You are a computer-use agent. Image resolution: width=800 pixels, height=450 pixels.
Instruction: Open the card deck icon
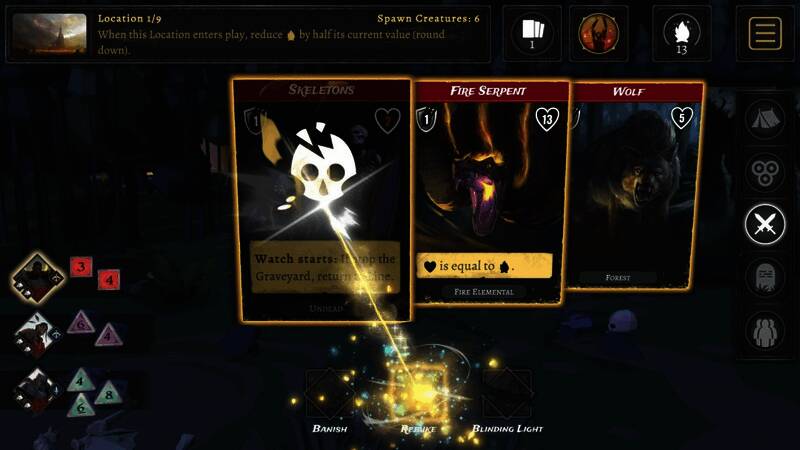(x=531, y=33)
